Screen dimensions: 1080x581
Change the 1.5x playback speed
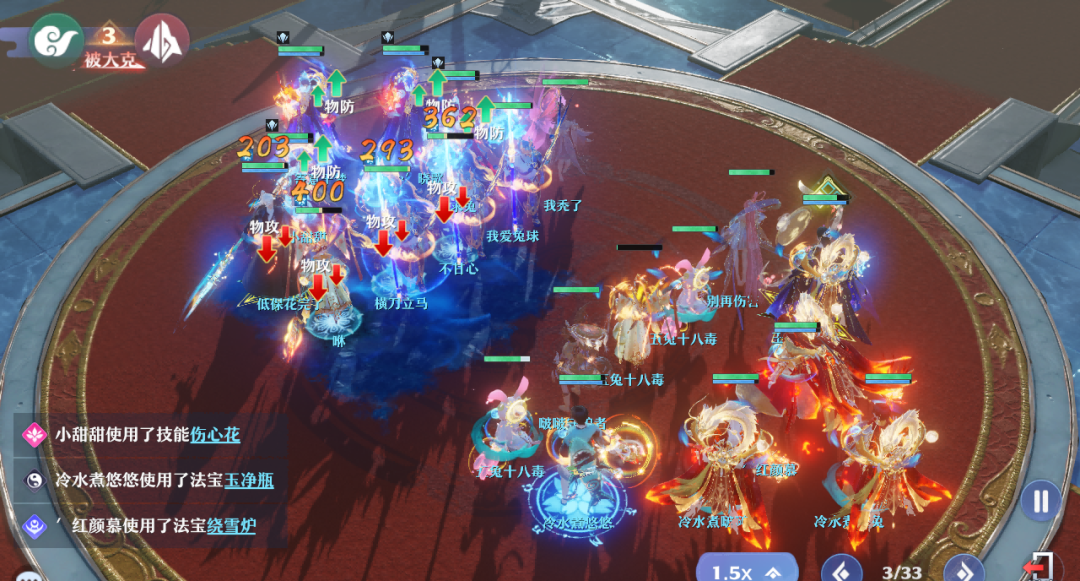point(745,571)
